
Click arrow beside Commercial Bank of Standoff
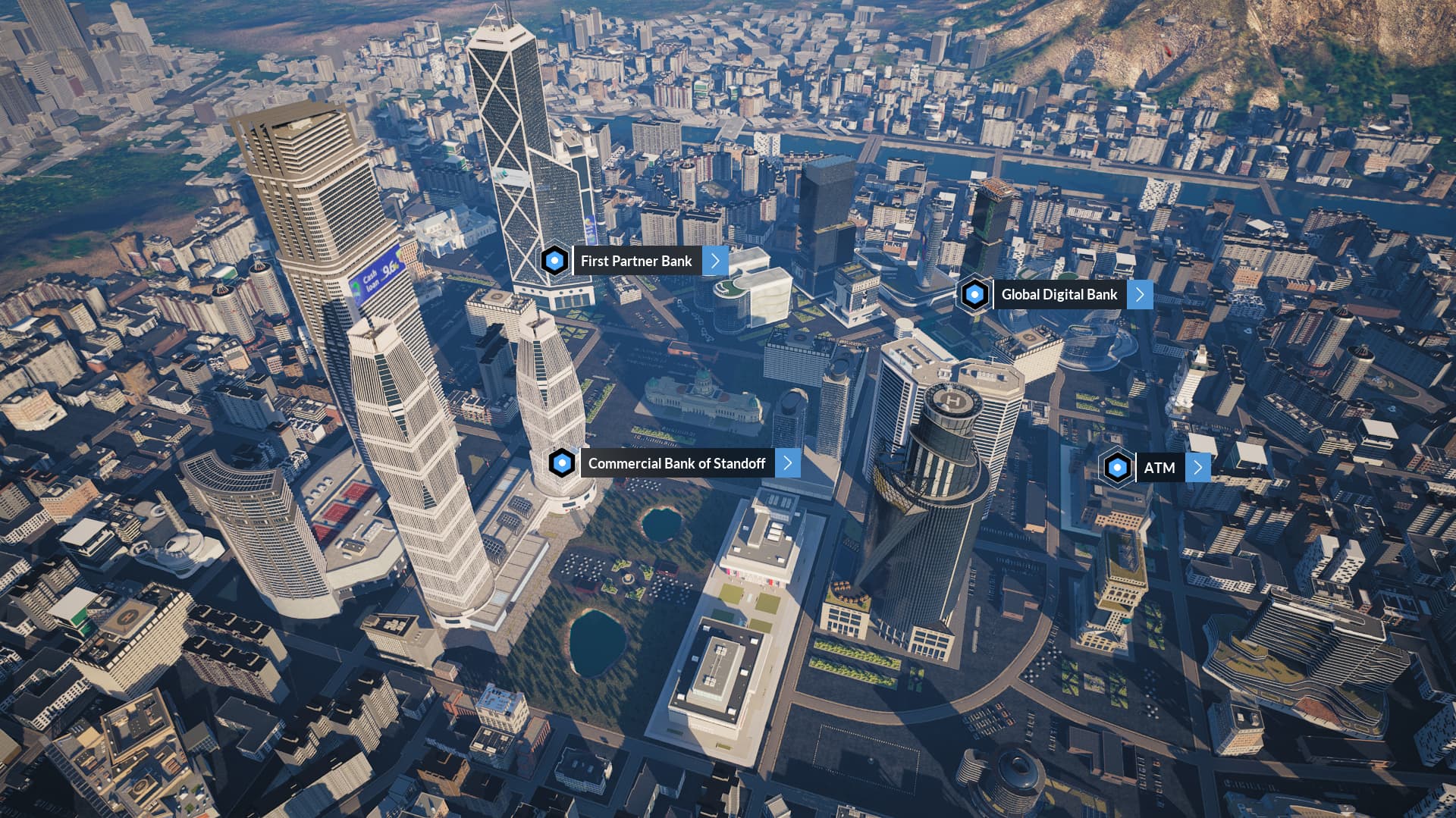coord(788,463)
